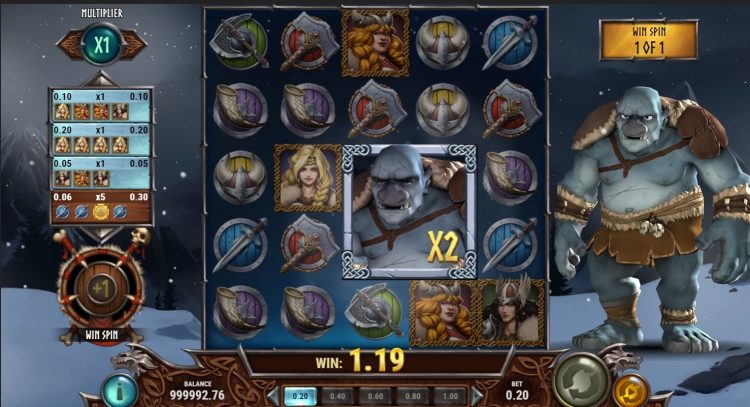Viewport: 750px width, 407px height.
Task: Choose the 0.40 bet value
Action: [x=340, y=395]
